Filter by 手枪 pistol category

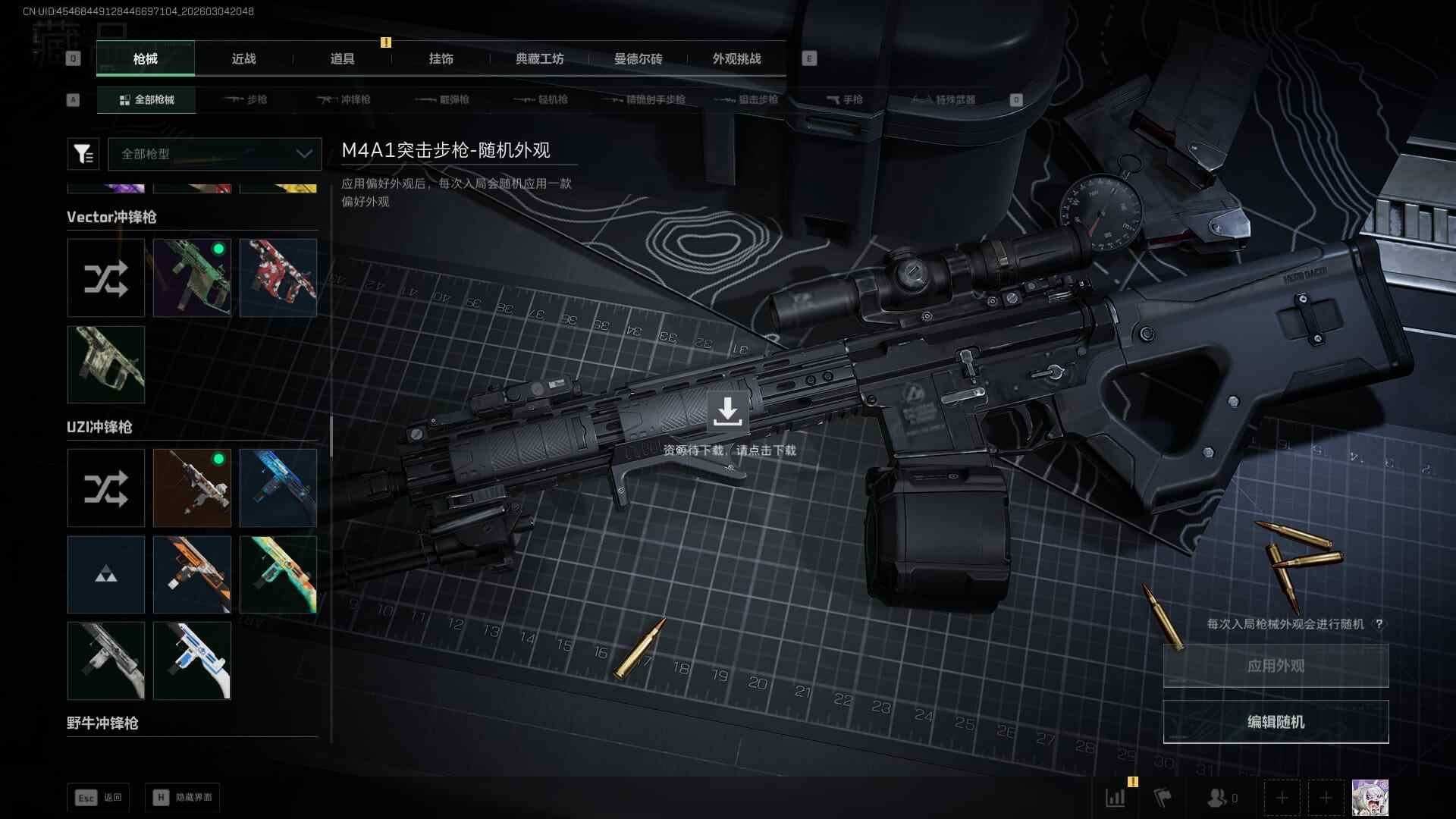point(844,99)
